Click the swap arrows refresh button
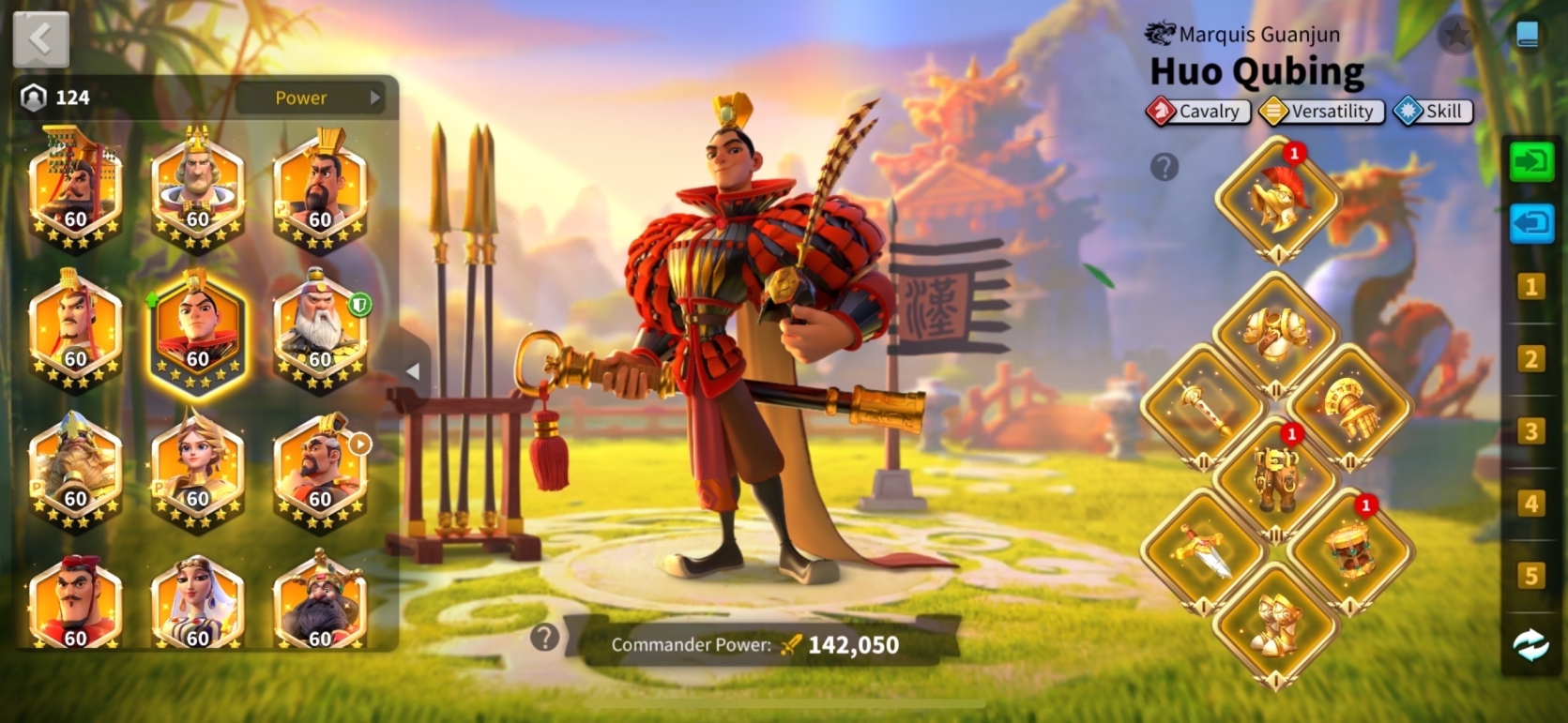 click(x=1530, y=646)
